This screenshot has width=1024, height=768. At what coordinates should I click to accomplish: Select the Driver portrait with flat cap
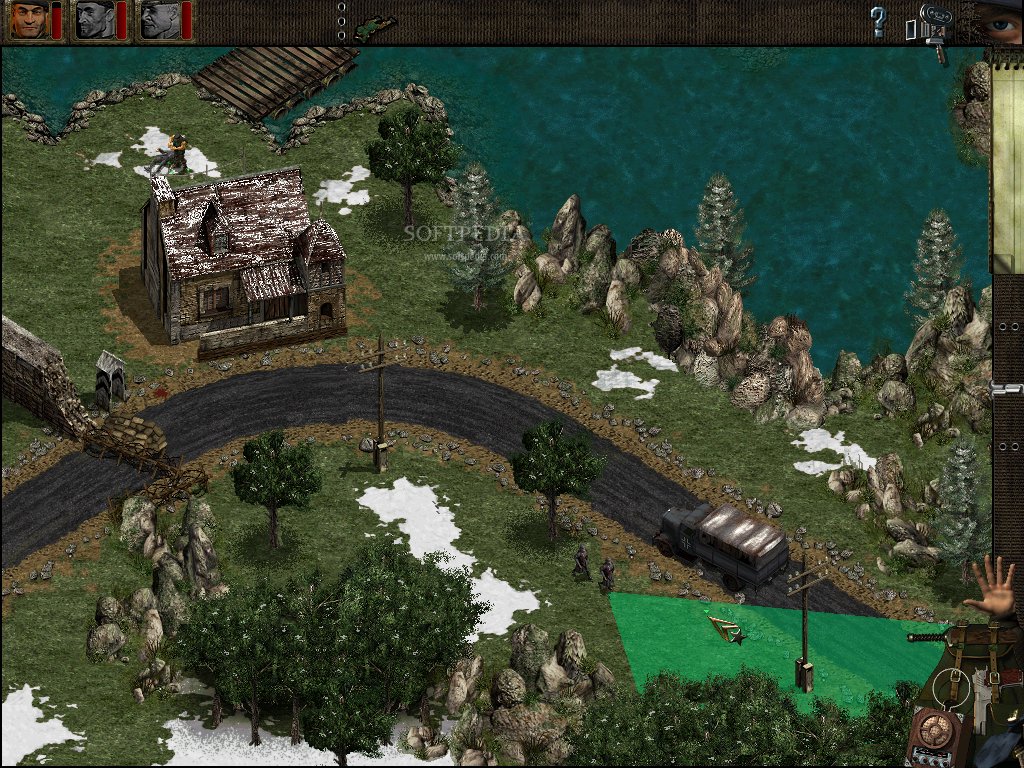(x=159, y=20)
